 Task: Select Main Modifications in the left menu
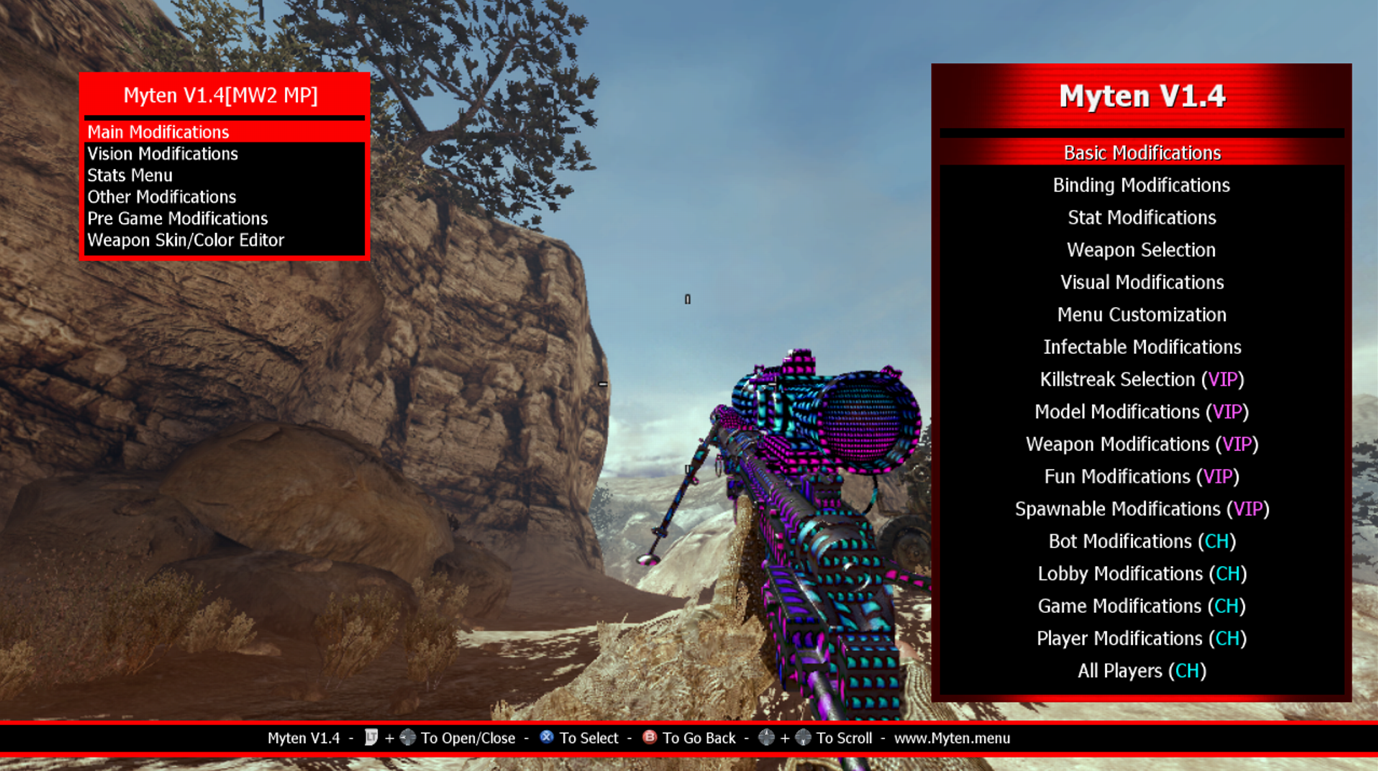click(x=158, y=132)
